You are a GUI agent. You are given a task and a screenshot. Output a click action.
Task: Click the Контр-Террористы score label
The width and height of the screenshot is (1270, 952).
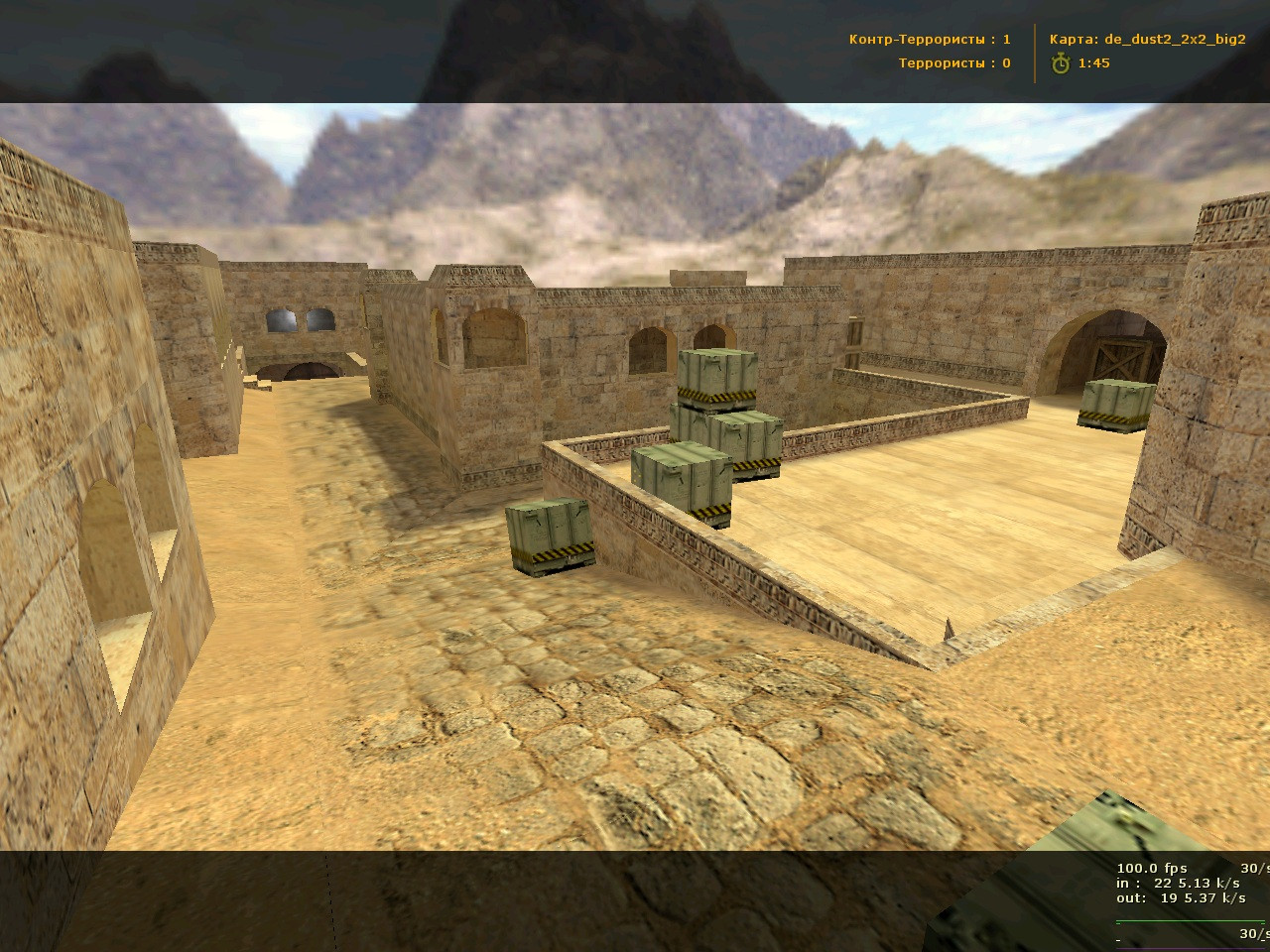[x=931, y=40]
